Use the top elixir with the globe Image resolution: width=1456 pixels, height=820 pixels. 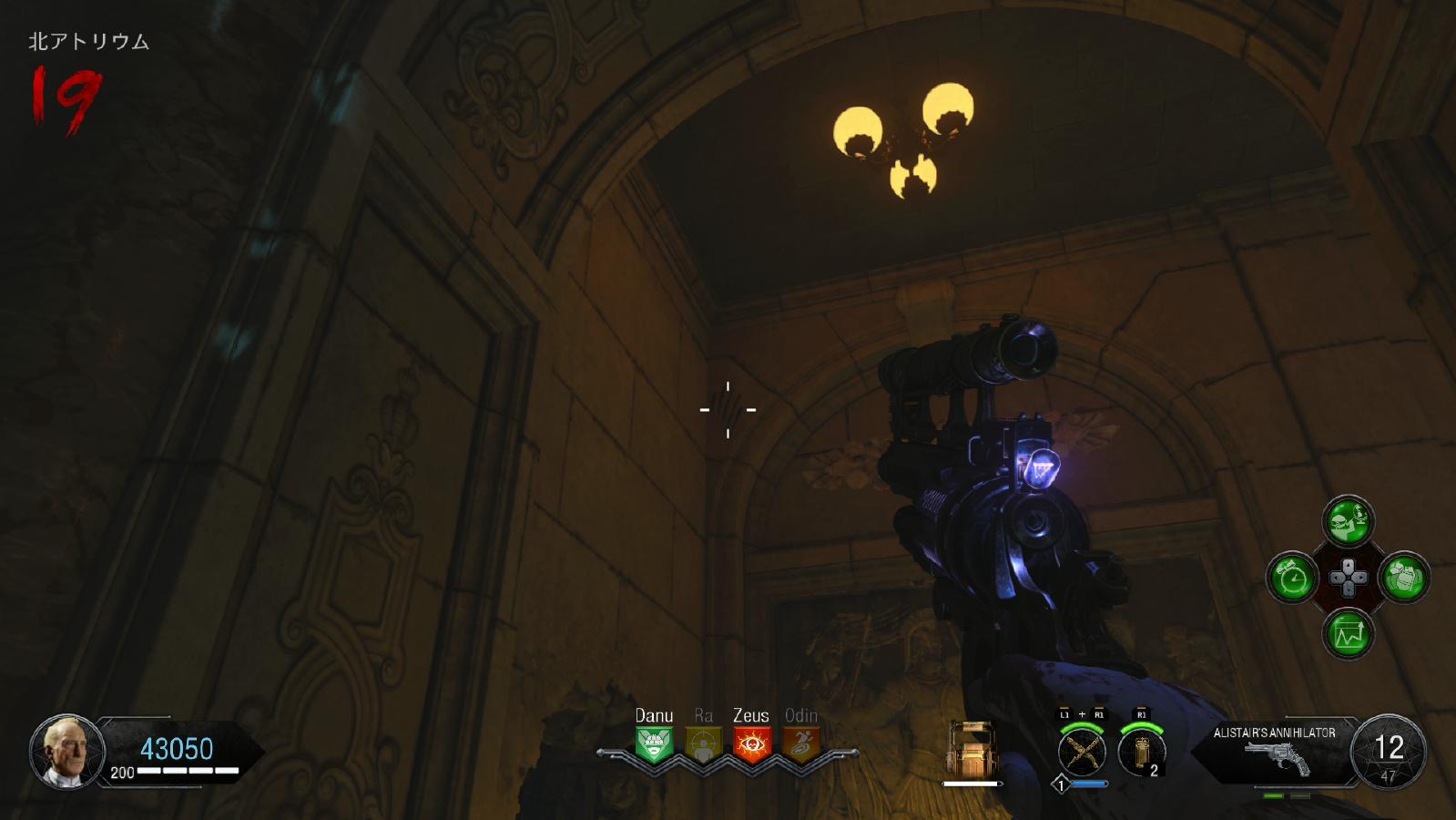1348,522
